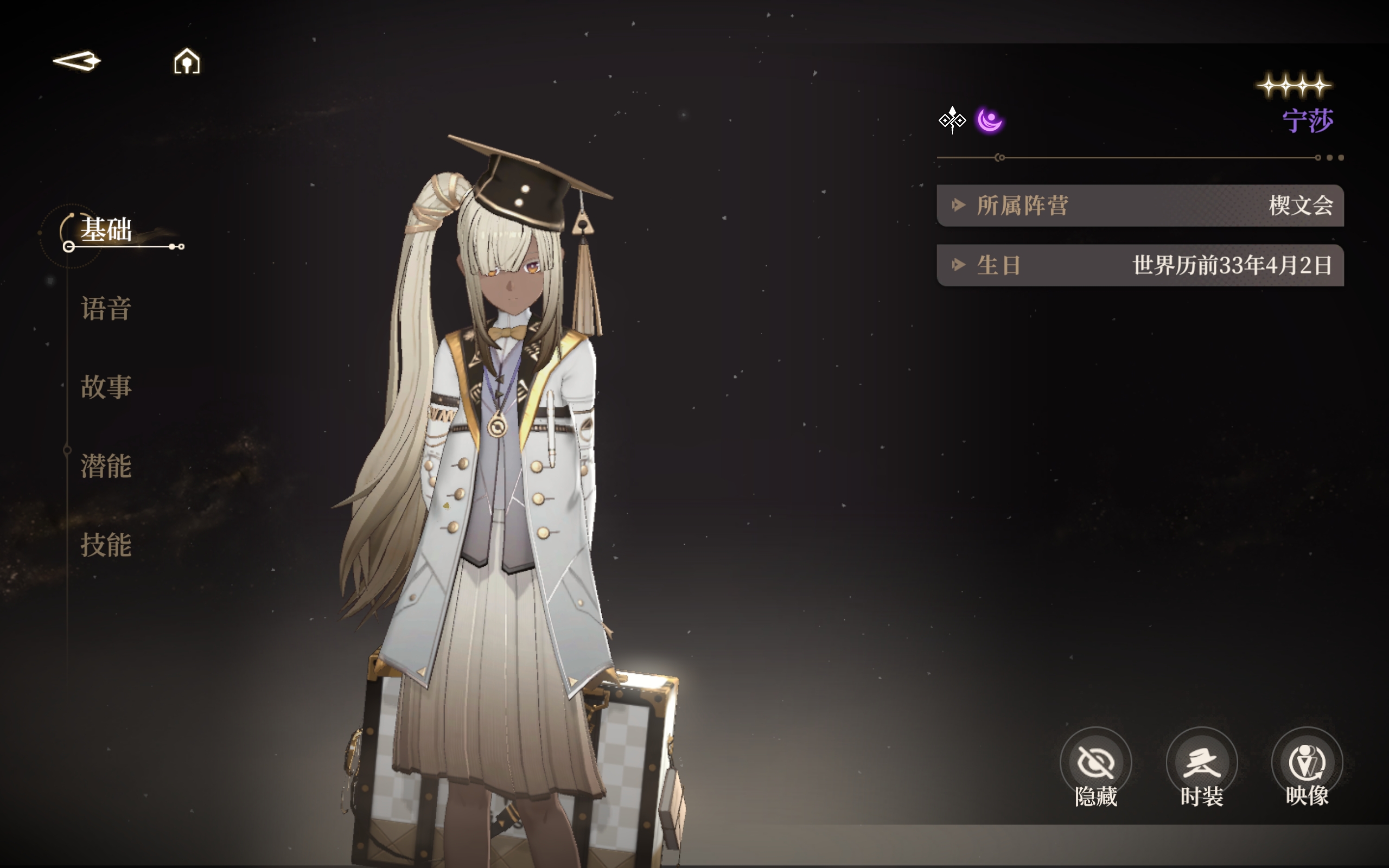The image size is (1389, 868).
Task: Select the 基础 tab
Action: [x=106, y=229]
